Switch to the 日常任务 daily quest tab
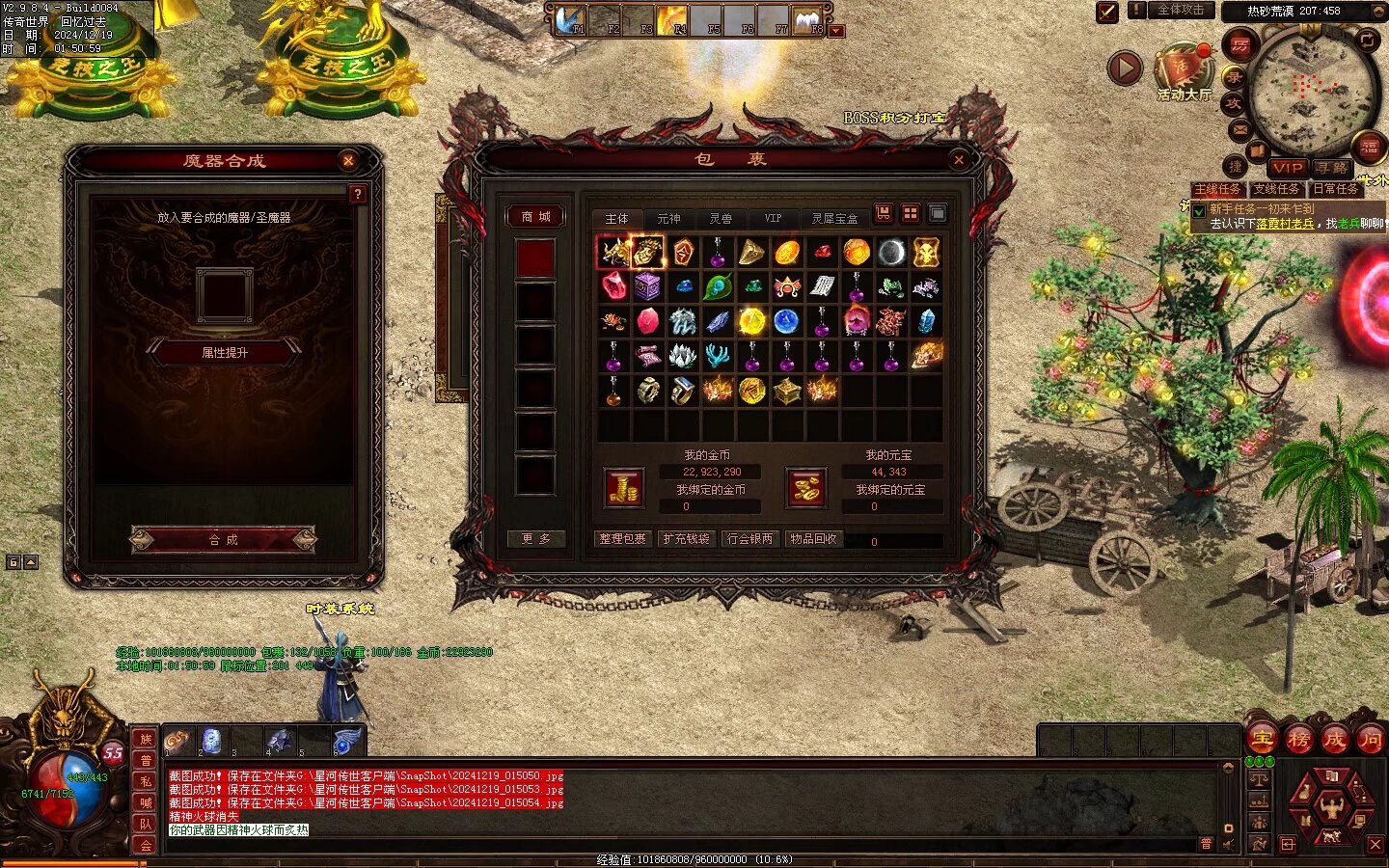 tap(1335, 190)
